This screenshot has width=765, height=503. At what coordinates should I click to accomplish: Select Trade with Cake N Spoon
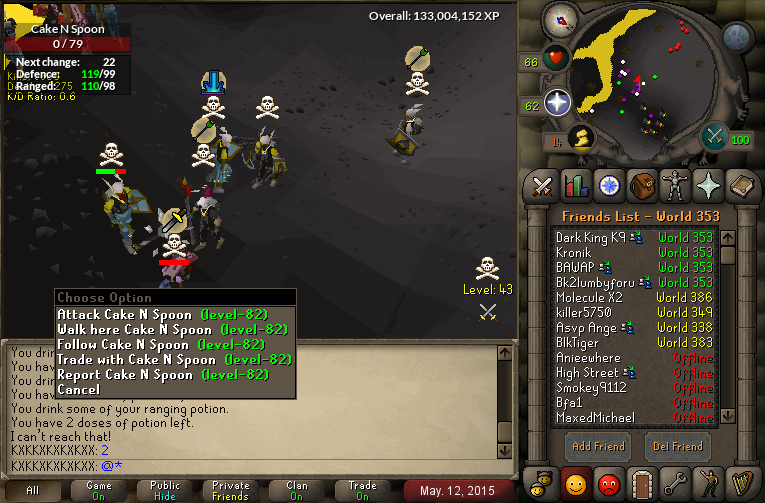tap(173, 359)
